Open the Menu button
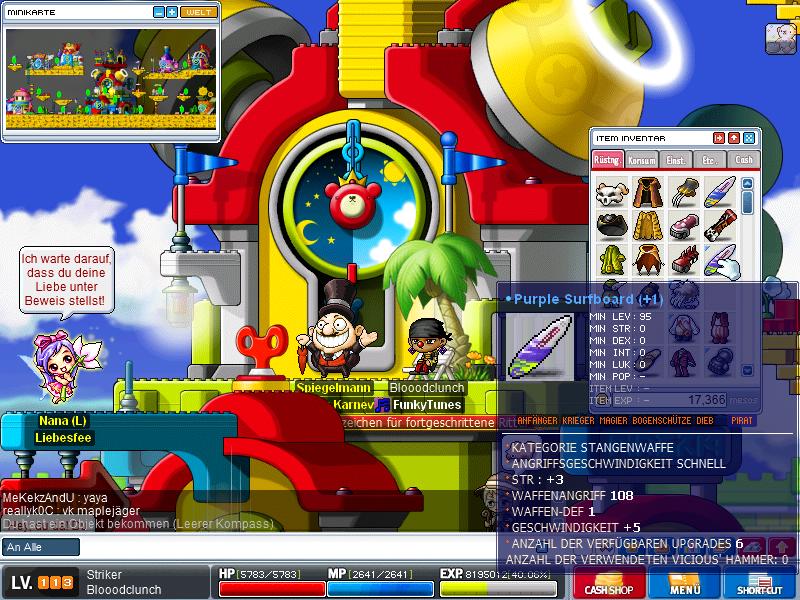This screenshot has width=800, height=600. [x=685, y=583]
